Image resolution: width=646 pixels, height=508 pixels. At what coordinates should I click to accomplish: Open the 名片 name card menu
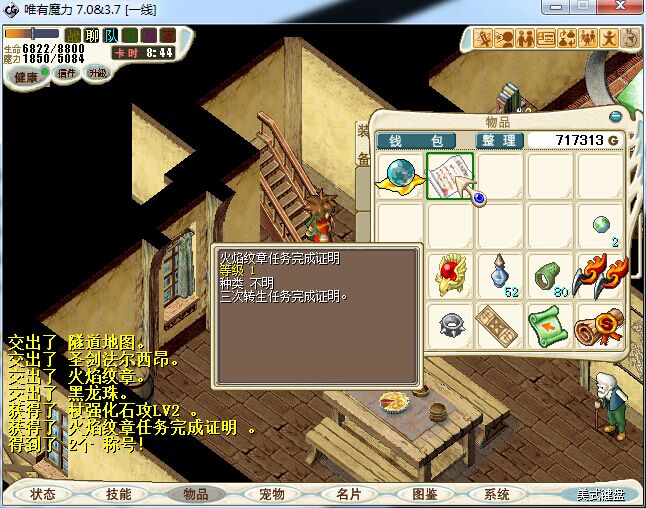[x=348, y=494]
